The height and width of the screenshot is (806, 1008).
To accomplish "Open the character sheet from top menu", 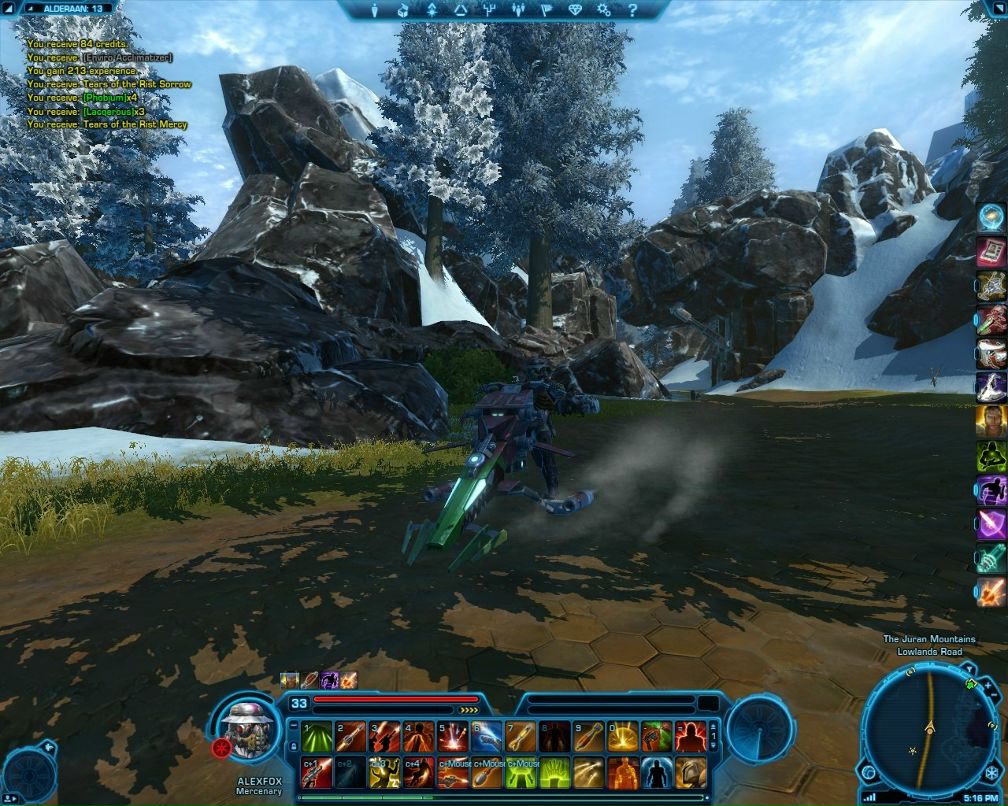I will click(x=375, y=10).
